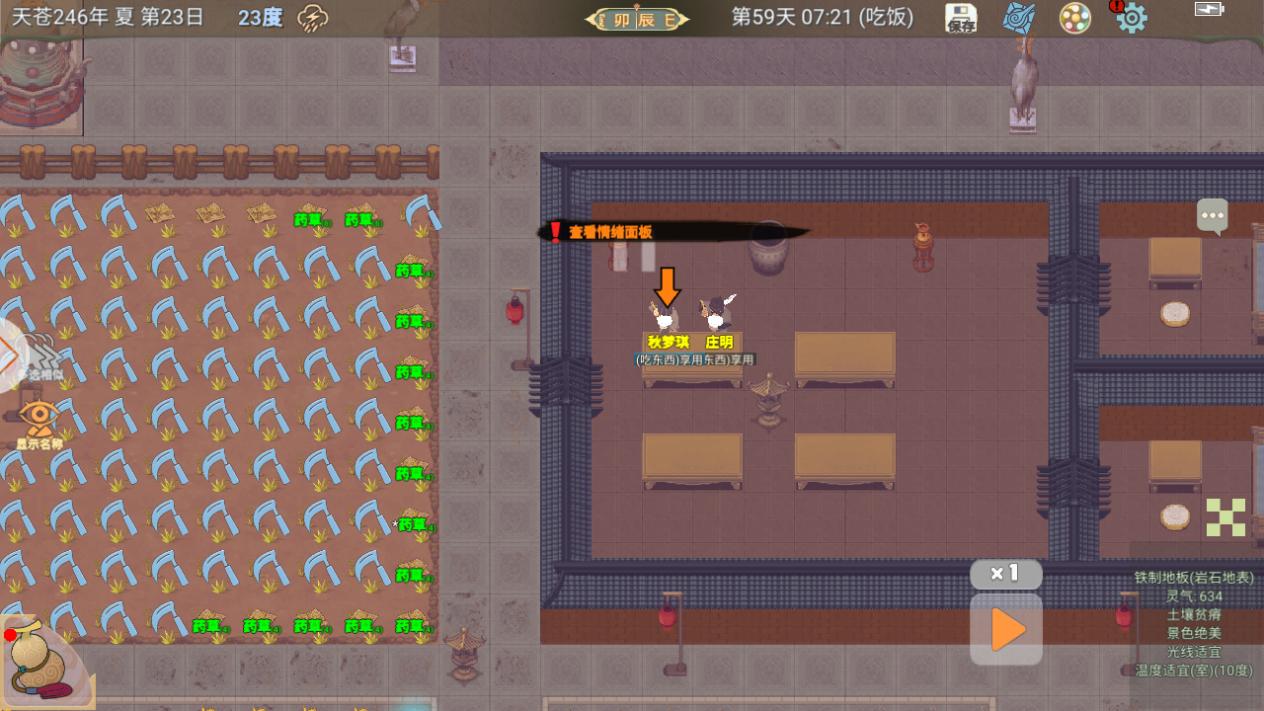The image size is (1264, 711).
Task: Open the blue swirl emblem menu
Action: [x=1019, y=18]
